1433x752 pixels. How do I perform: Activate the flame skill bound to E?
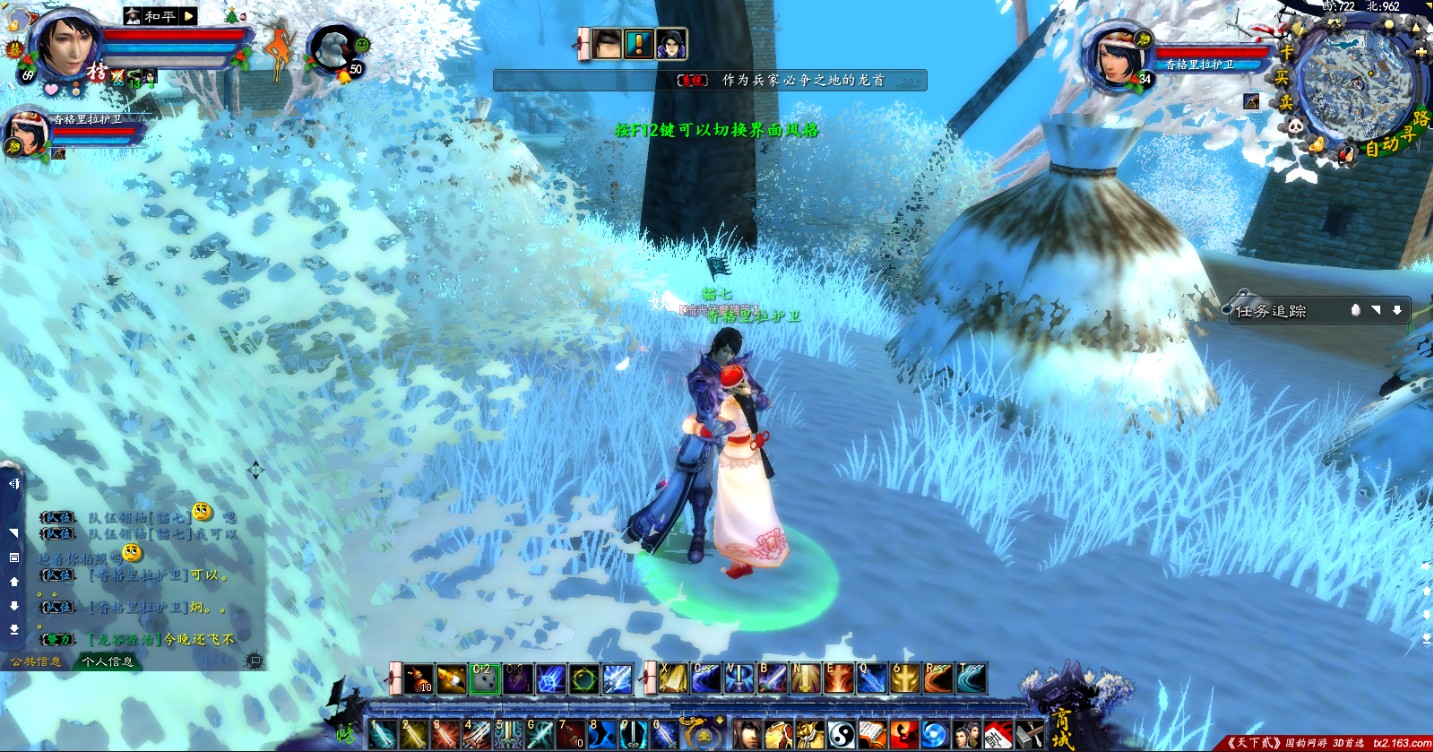pos(839,678)
